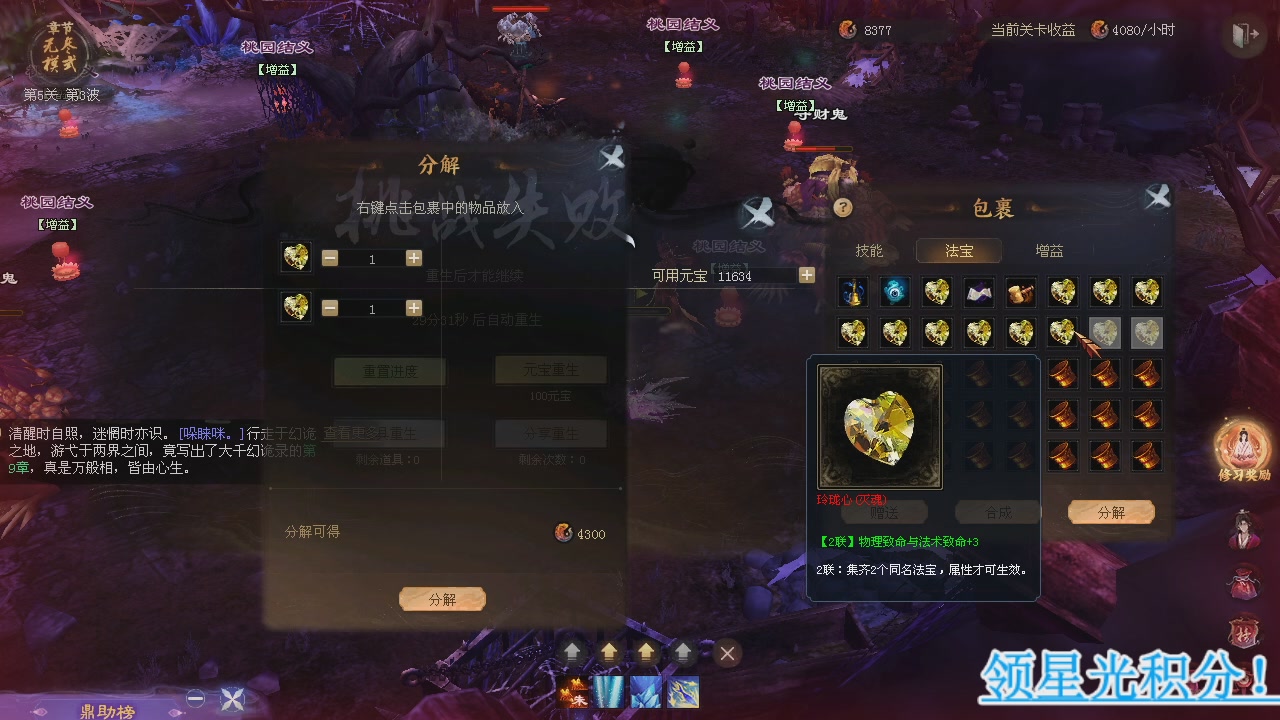Click the 元宝重生 rebirth button
Viewport: 1280px width, 720px height.
coord(550,369)
